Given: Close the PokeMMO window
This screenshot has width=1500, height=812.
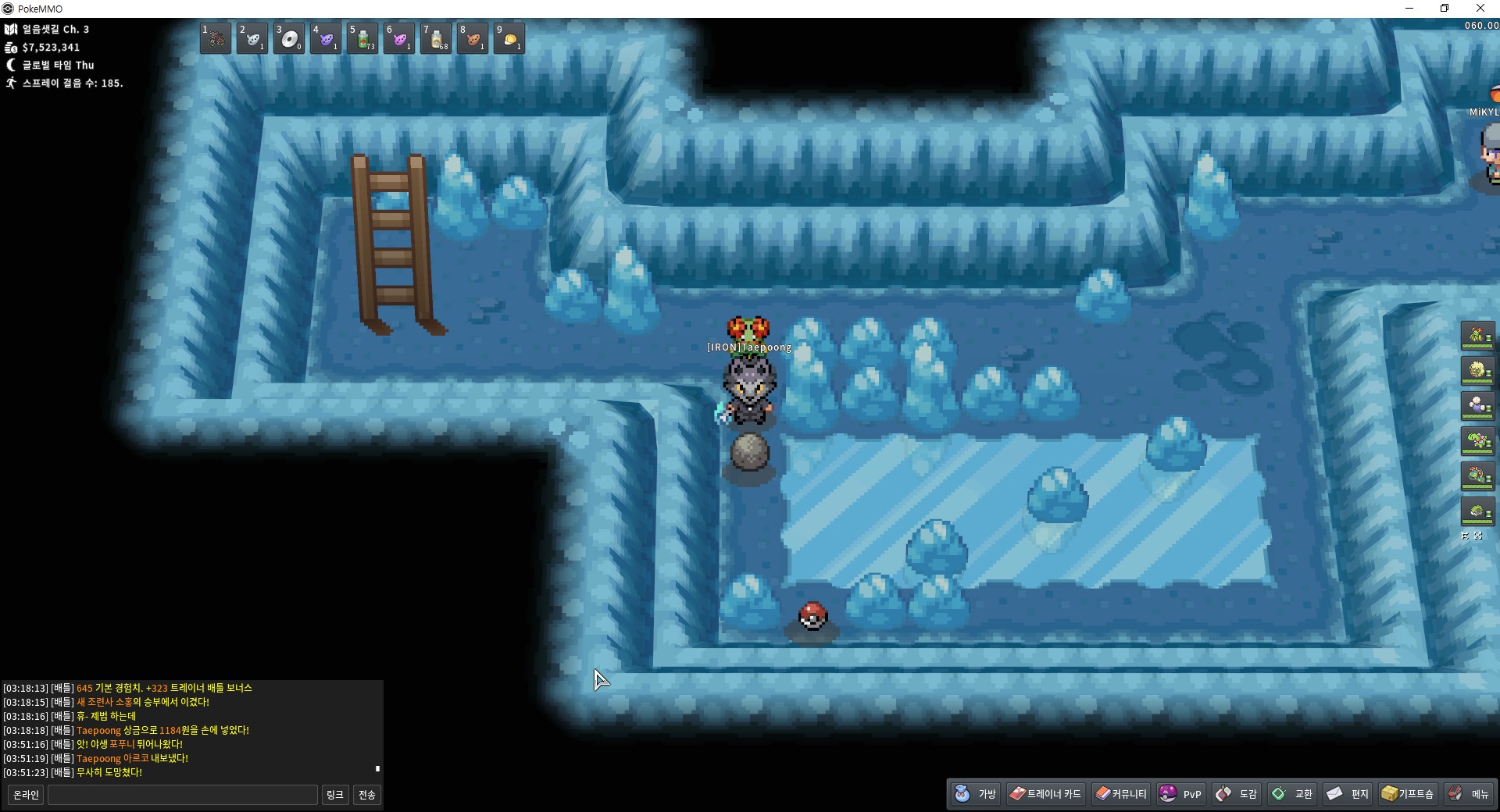Looking at the screenshot, I should coord(1480,9).
